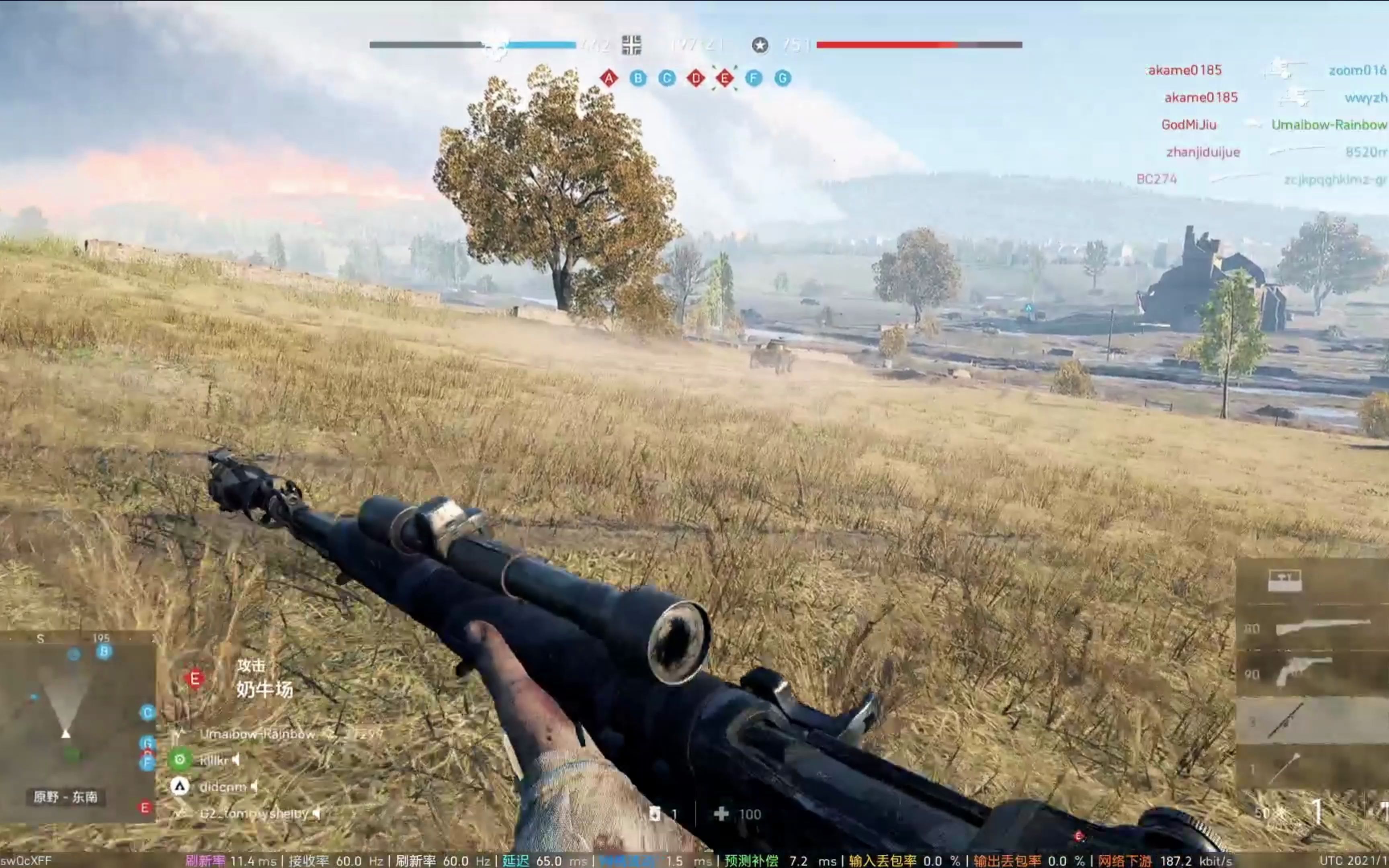Select the highlighted E objective in top bar
This screenshot has width=1389, height=868.
click(x=725, y=78)
